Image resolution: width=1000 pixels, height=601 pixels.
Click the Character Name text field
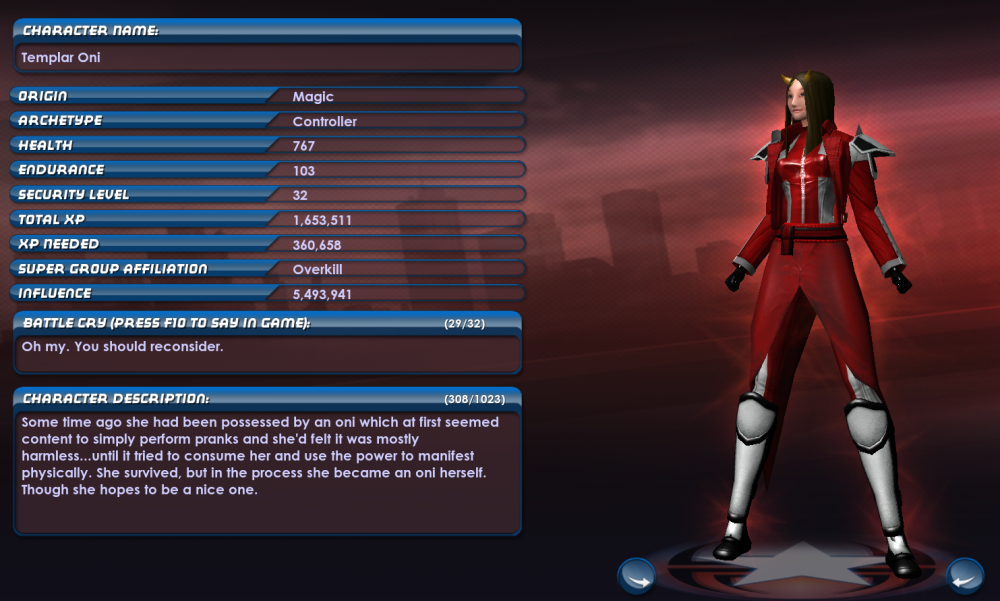[x=268, y=58]
